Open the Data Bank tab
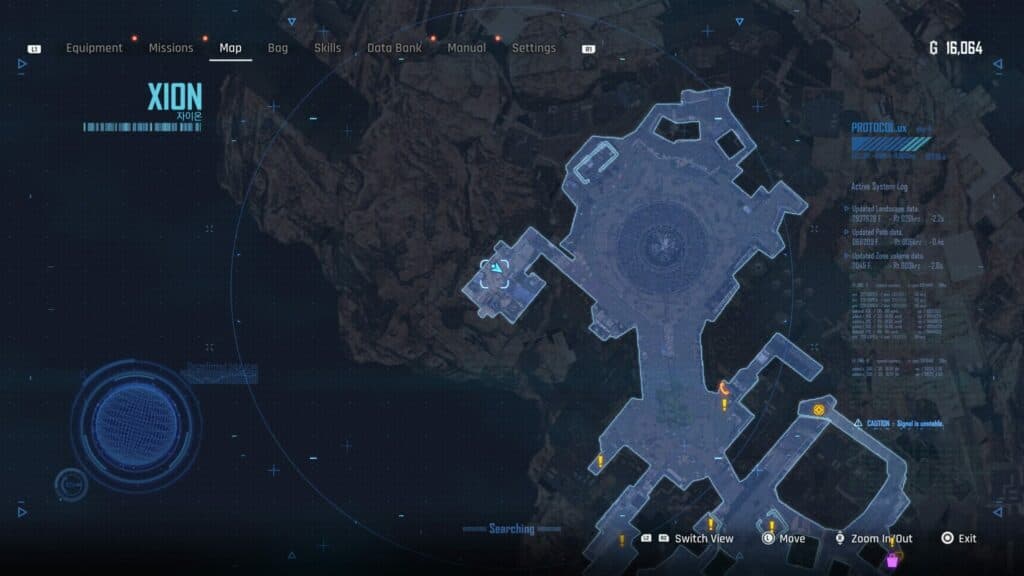This screenshot has width=1024, height=576. click(x=394, y=48)
